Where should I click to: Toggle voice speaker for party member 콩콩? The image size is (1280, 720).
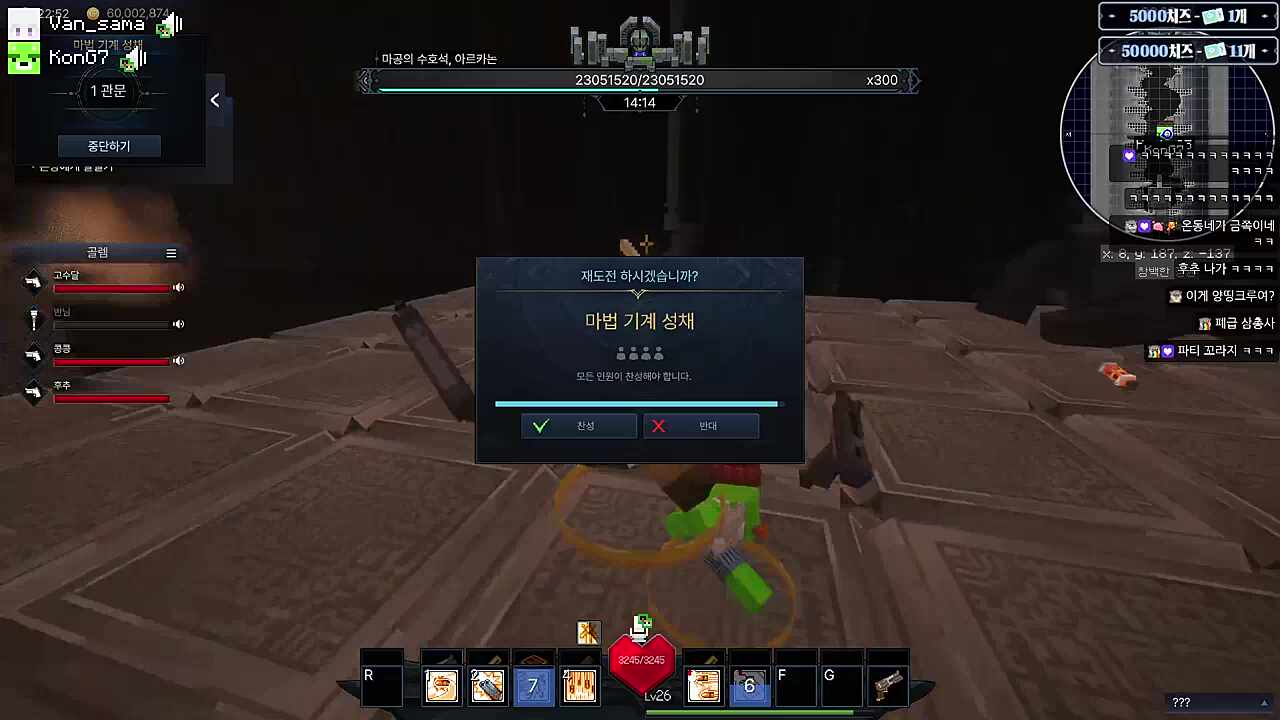tap(179, 360)
